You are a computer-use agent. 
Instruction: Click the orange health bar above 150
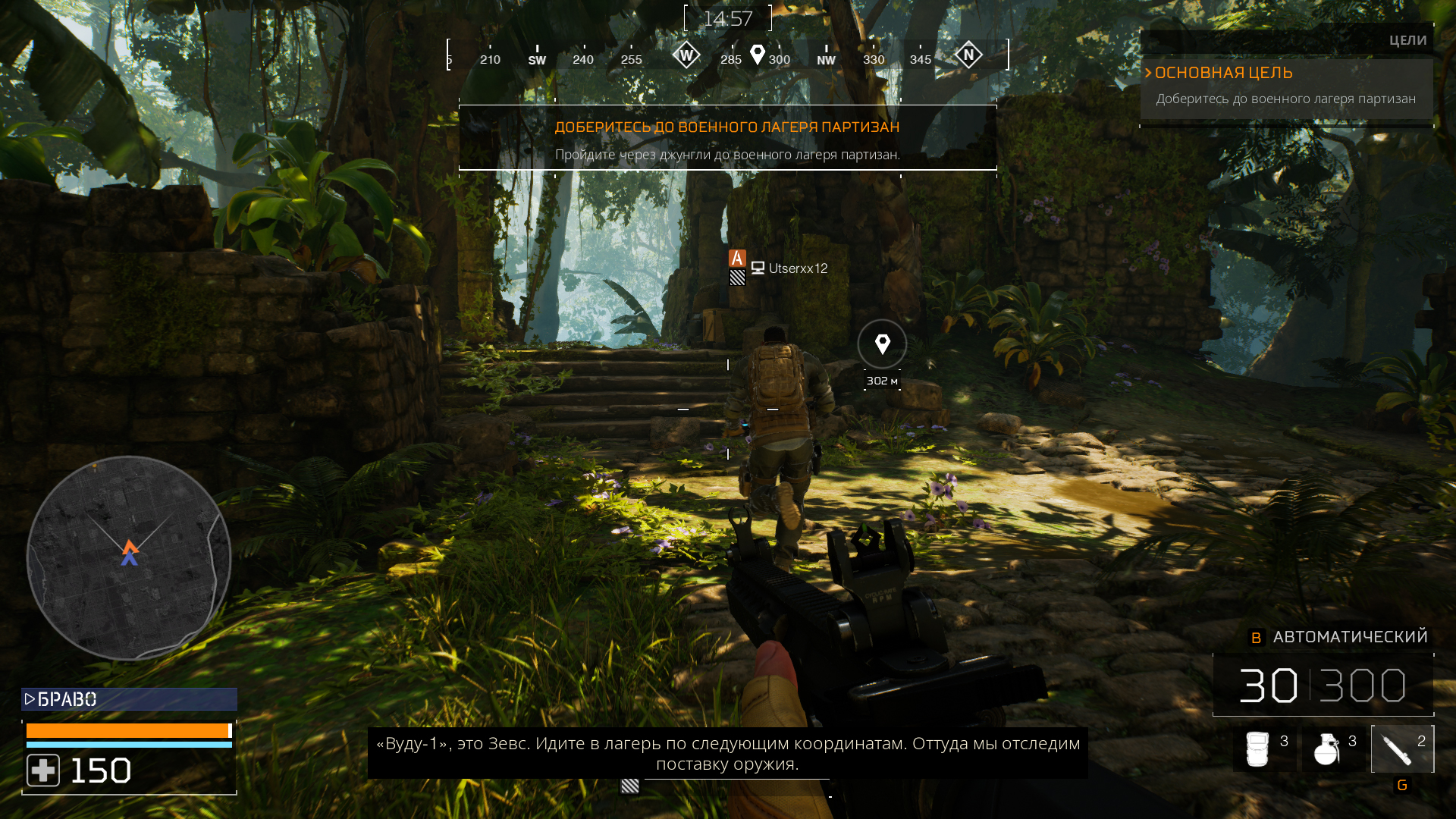click(129, 730)
